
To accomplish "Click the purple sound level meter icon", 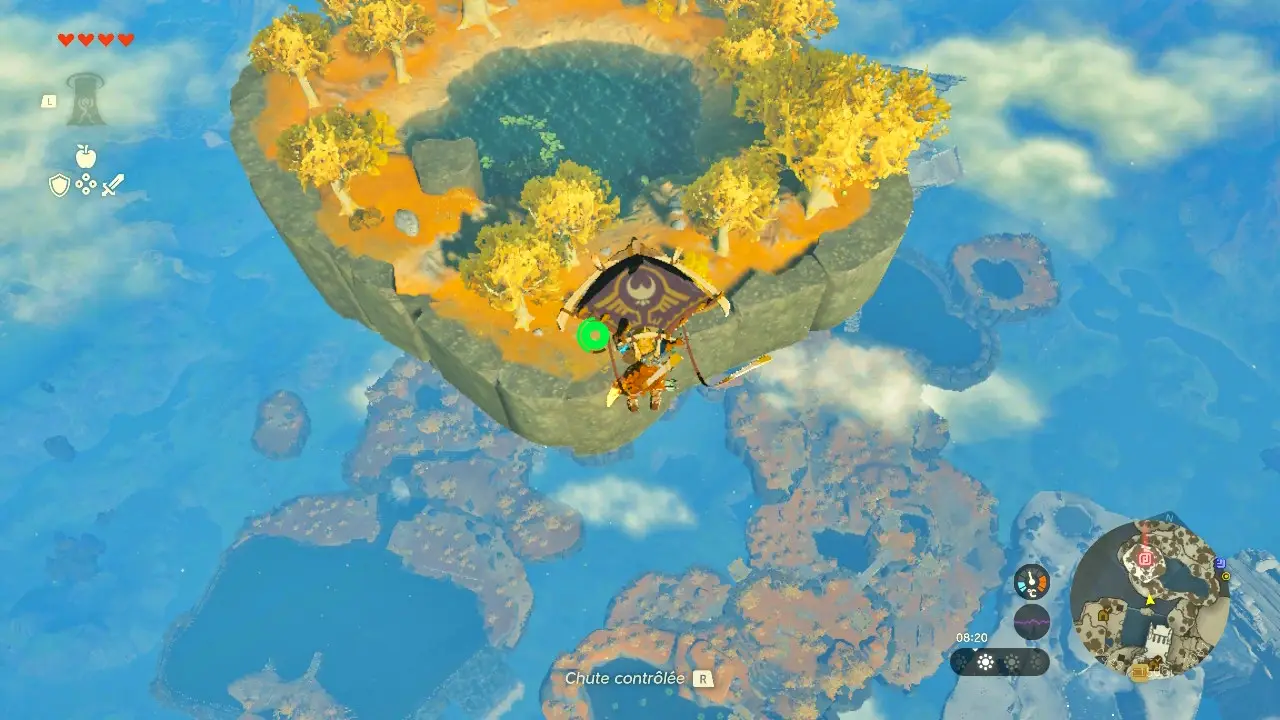I will (x=1031, y=621).
